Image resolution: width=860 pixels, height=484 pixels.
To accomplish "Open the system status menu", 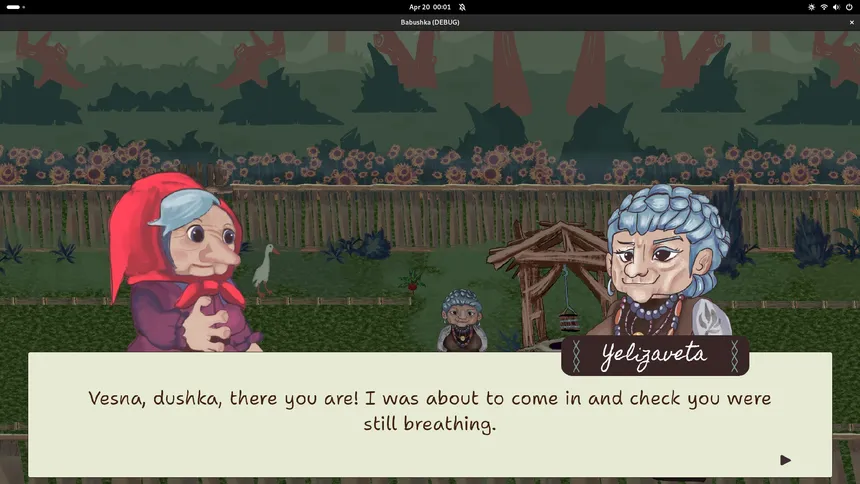I will [x=831, y=7].
